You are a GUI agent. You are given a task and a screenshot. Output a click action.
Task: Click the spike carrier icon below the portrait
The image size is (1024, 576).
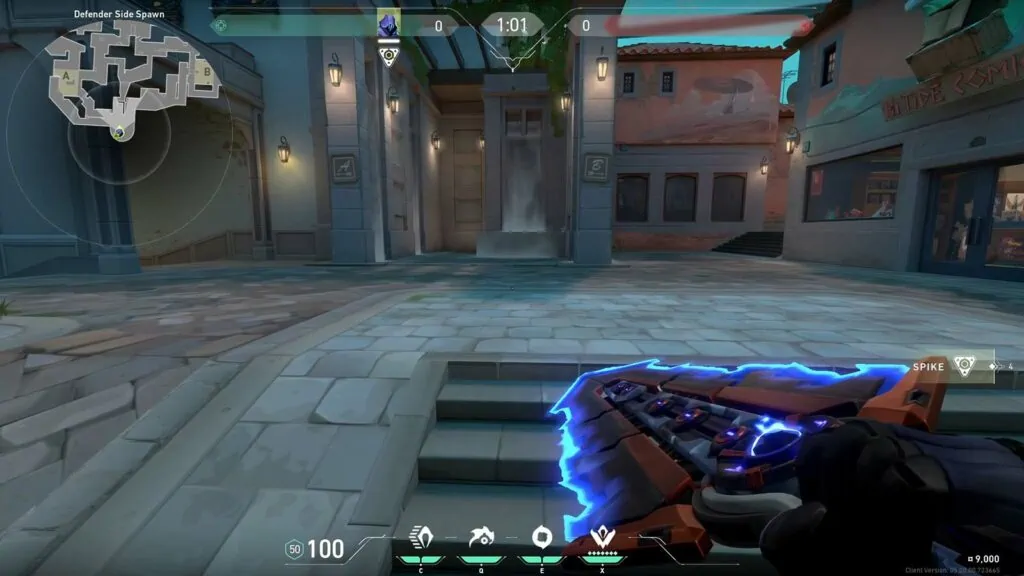tap(388, 56)
